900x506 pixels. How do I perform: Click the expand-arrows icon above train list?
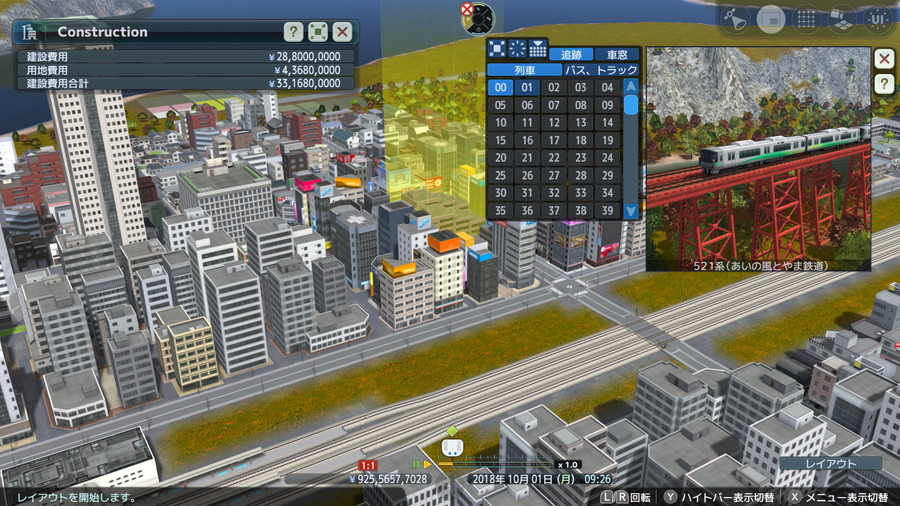tap(497, 48)
